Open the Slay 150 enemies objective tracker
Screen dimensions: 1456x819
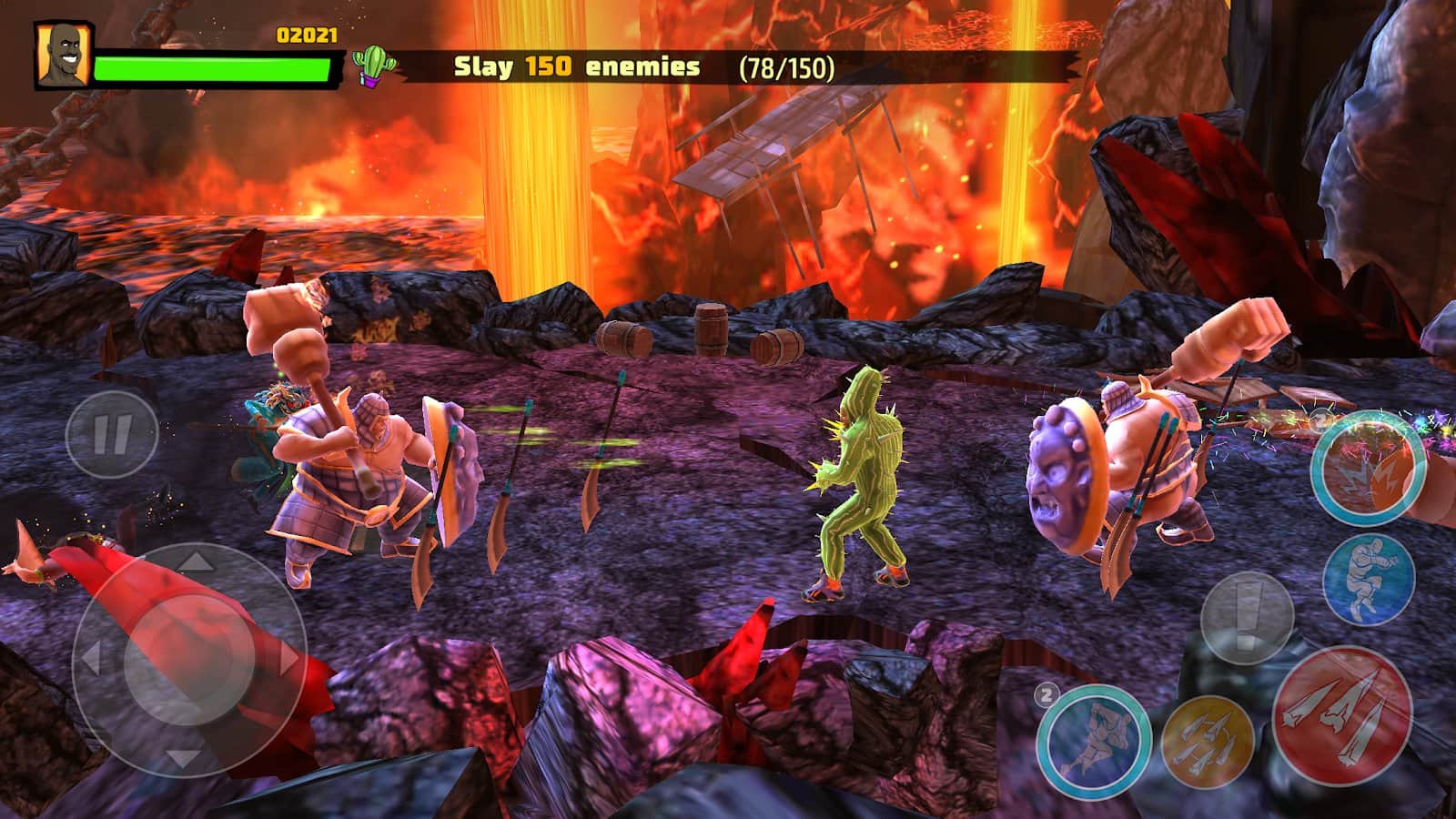coord(644,67)
